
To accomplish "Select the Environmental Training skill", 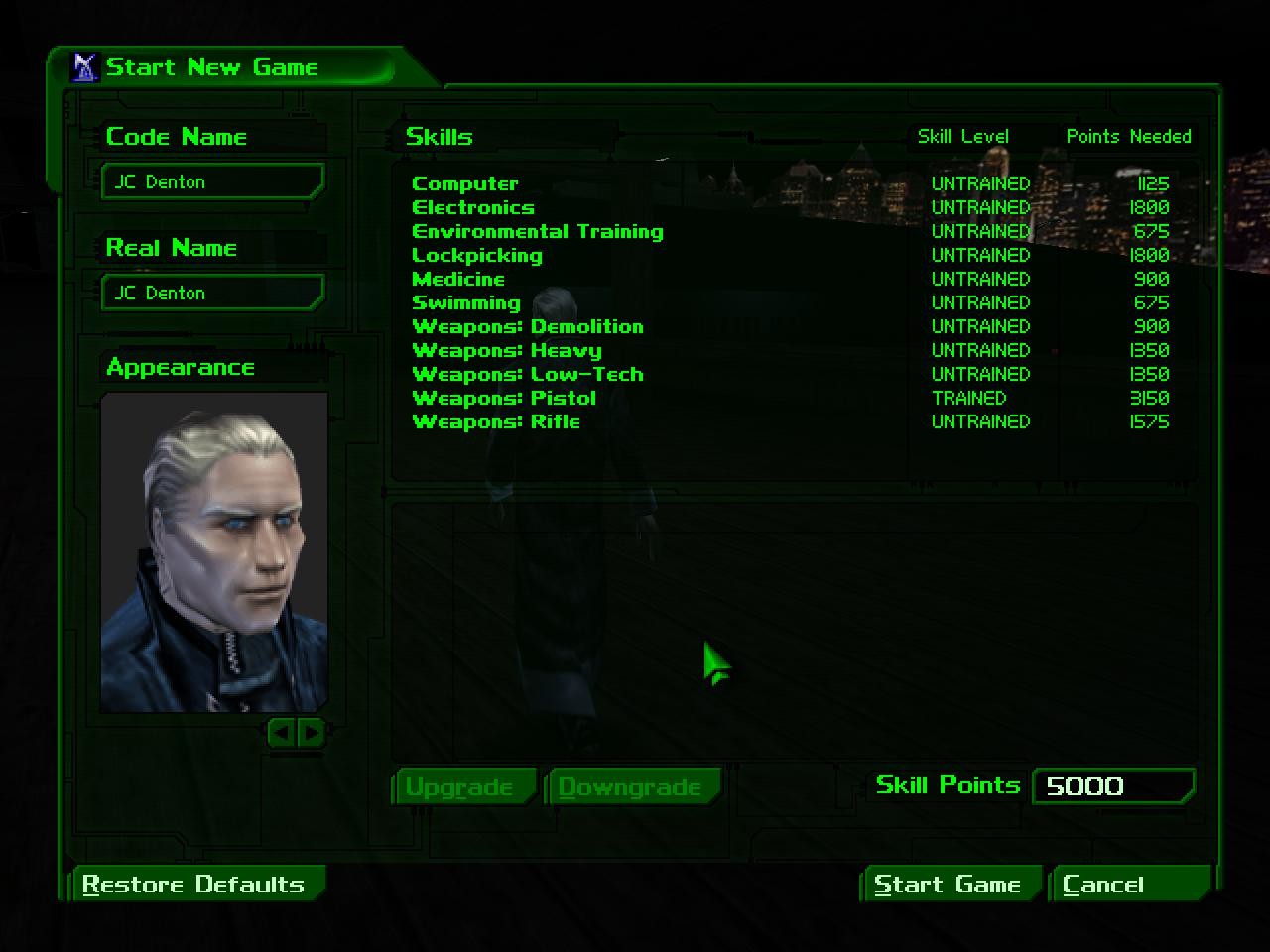I will tap(537, 231).
